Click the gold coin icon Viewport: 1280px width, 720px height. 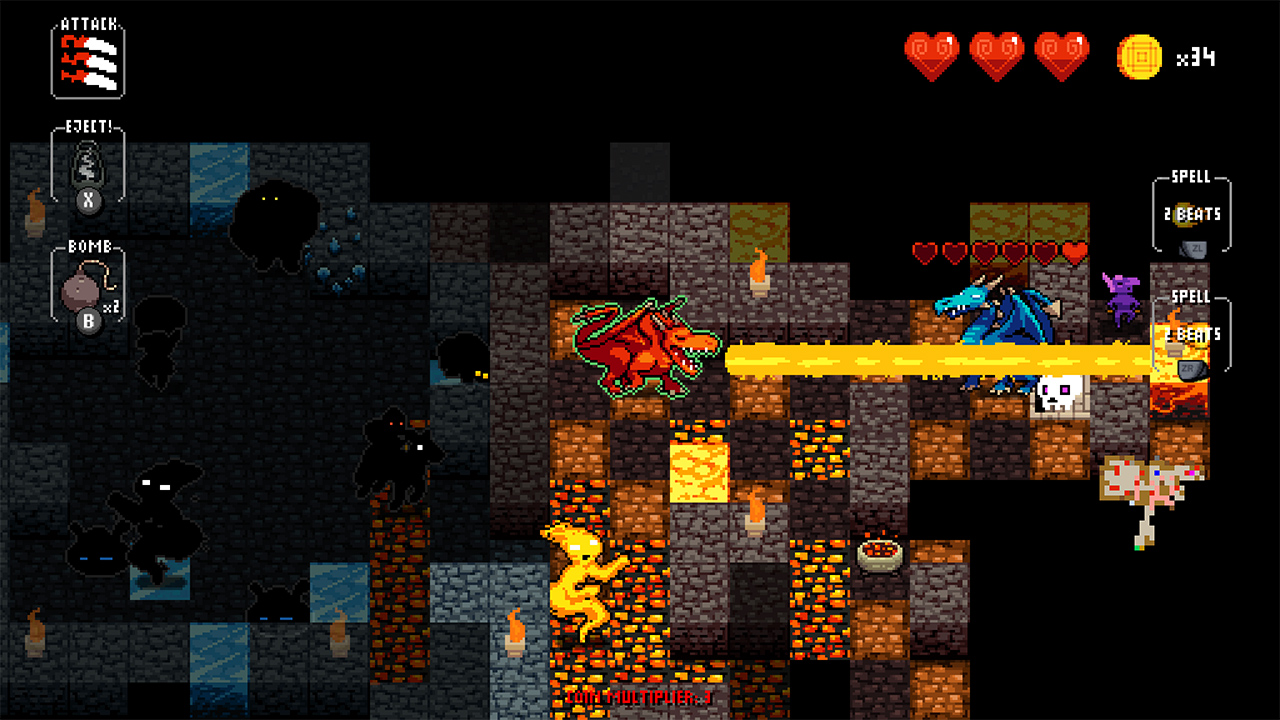1140,57
